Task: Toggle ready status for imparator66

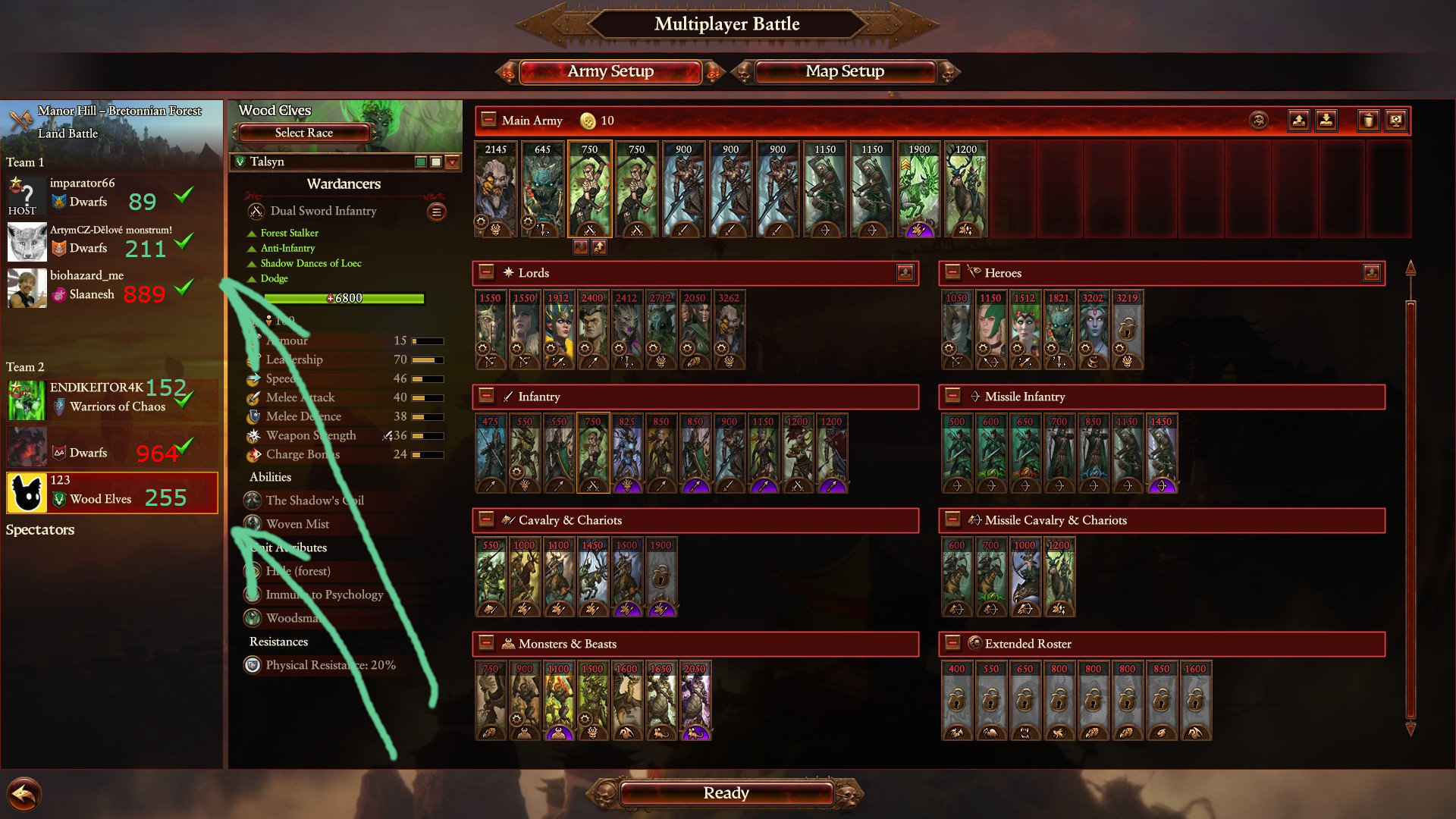Action: pyautogui.click(x=183, y=195)
